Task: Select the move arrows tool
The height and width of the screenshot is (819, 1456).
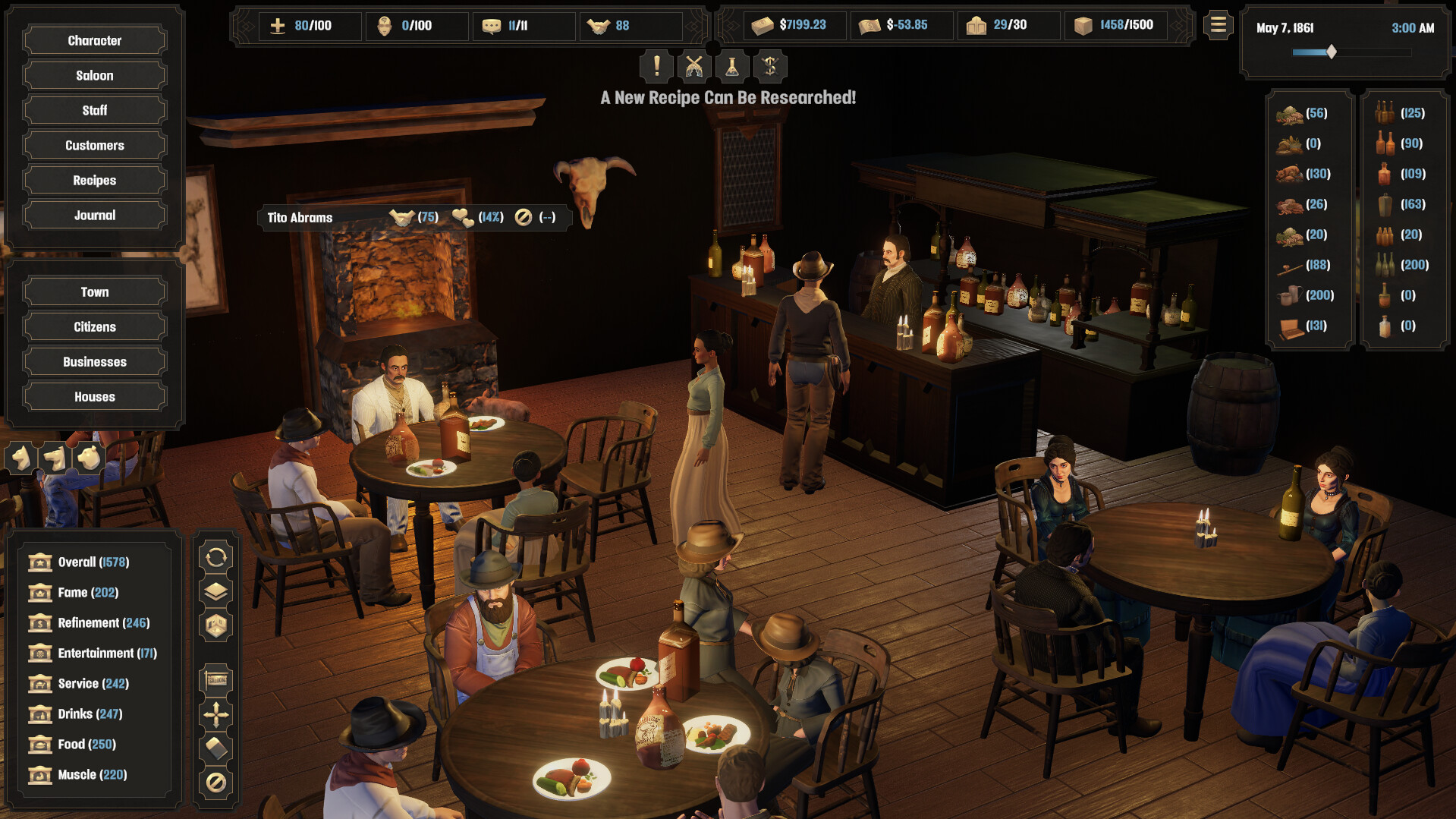Action: coord(216,713)
